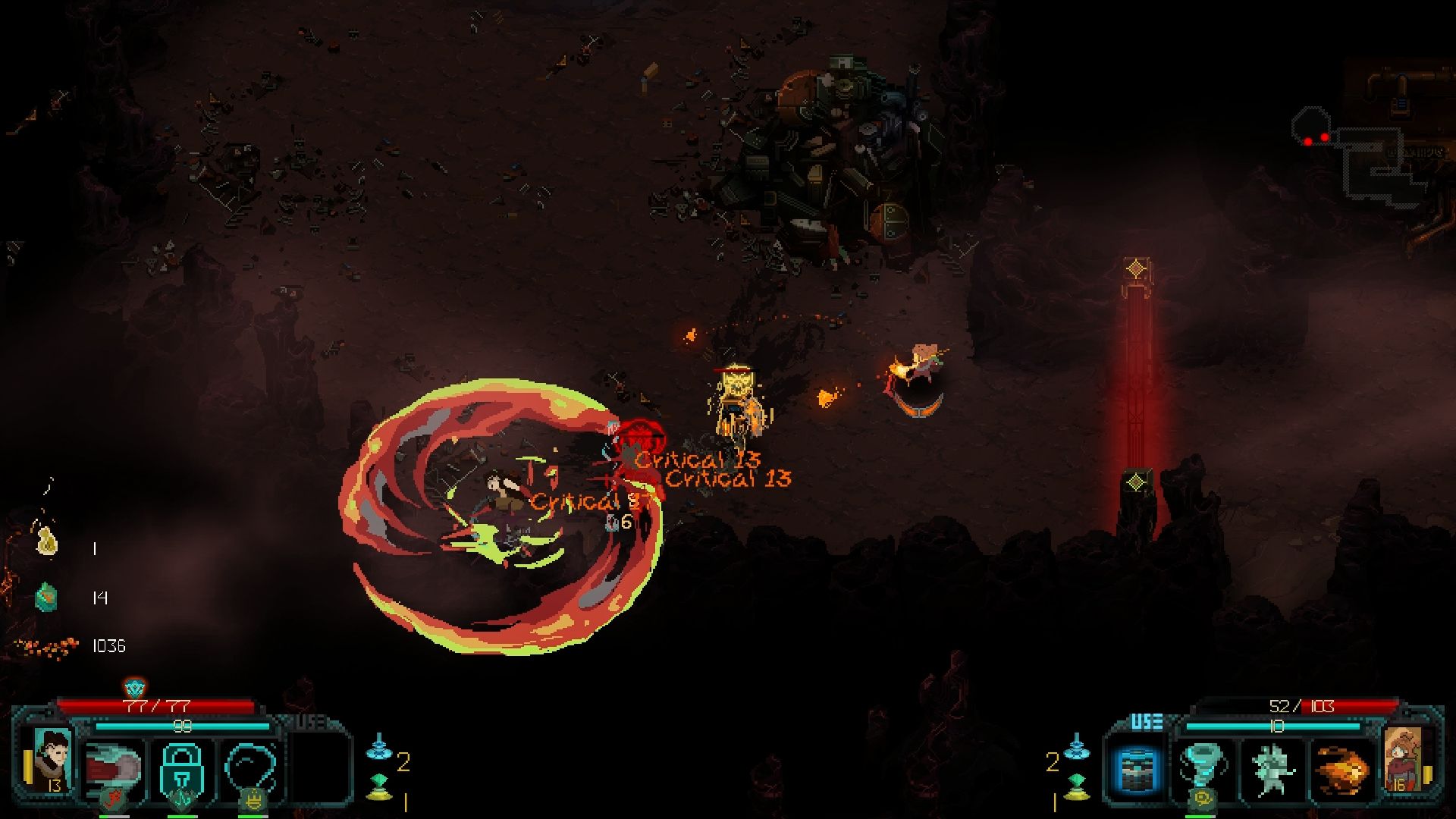This screenshot has width=1456, height=819.
Task: Activate the dash strike ability icon
Action: tap(114, 767)
